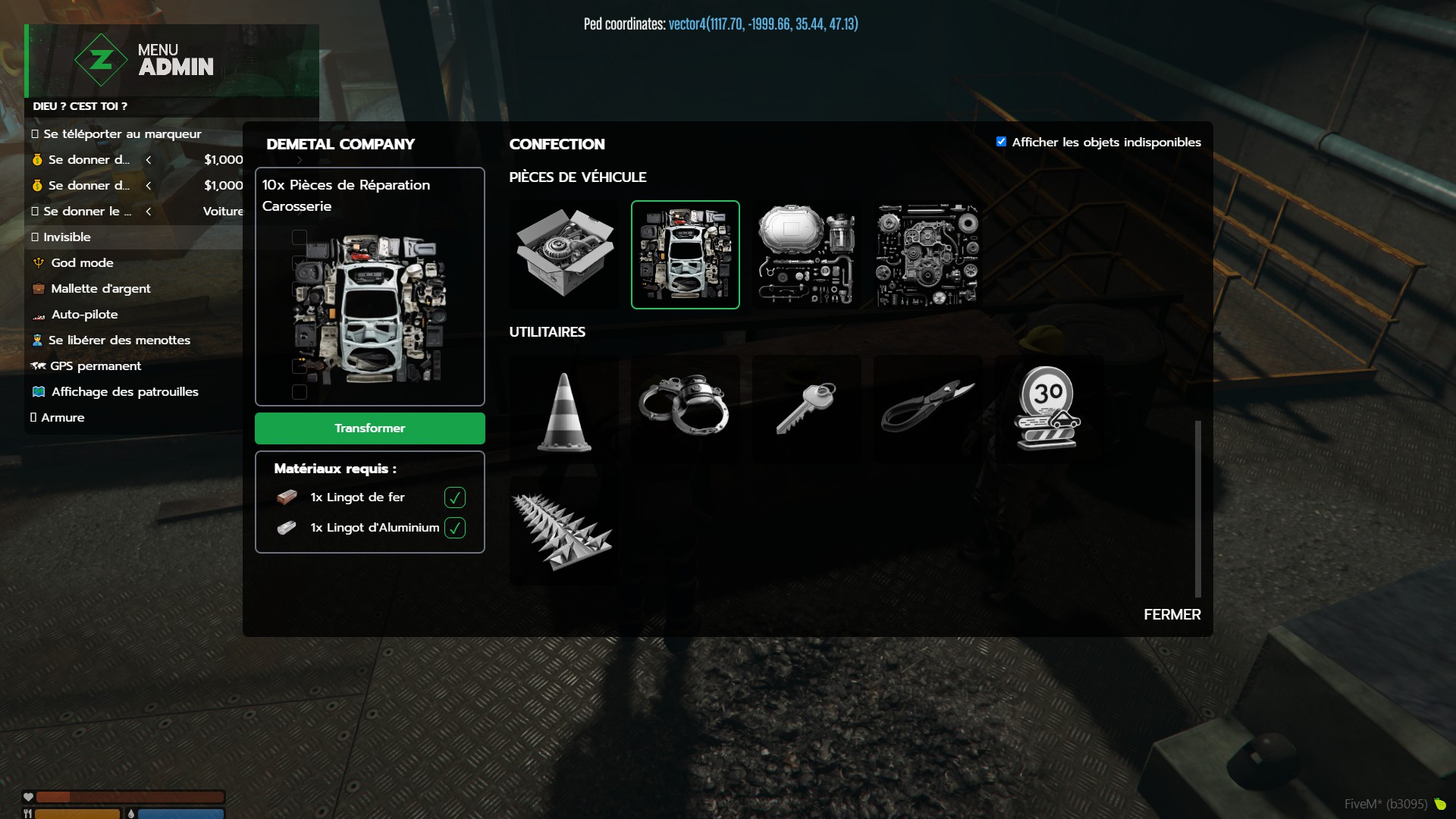Click the green Transformer button
The height and width of the screenshot is (819, 1456).
(369, 428)
